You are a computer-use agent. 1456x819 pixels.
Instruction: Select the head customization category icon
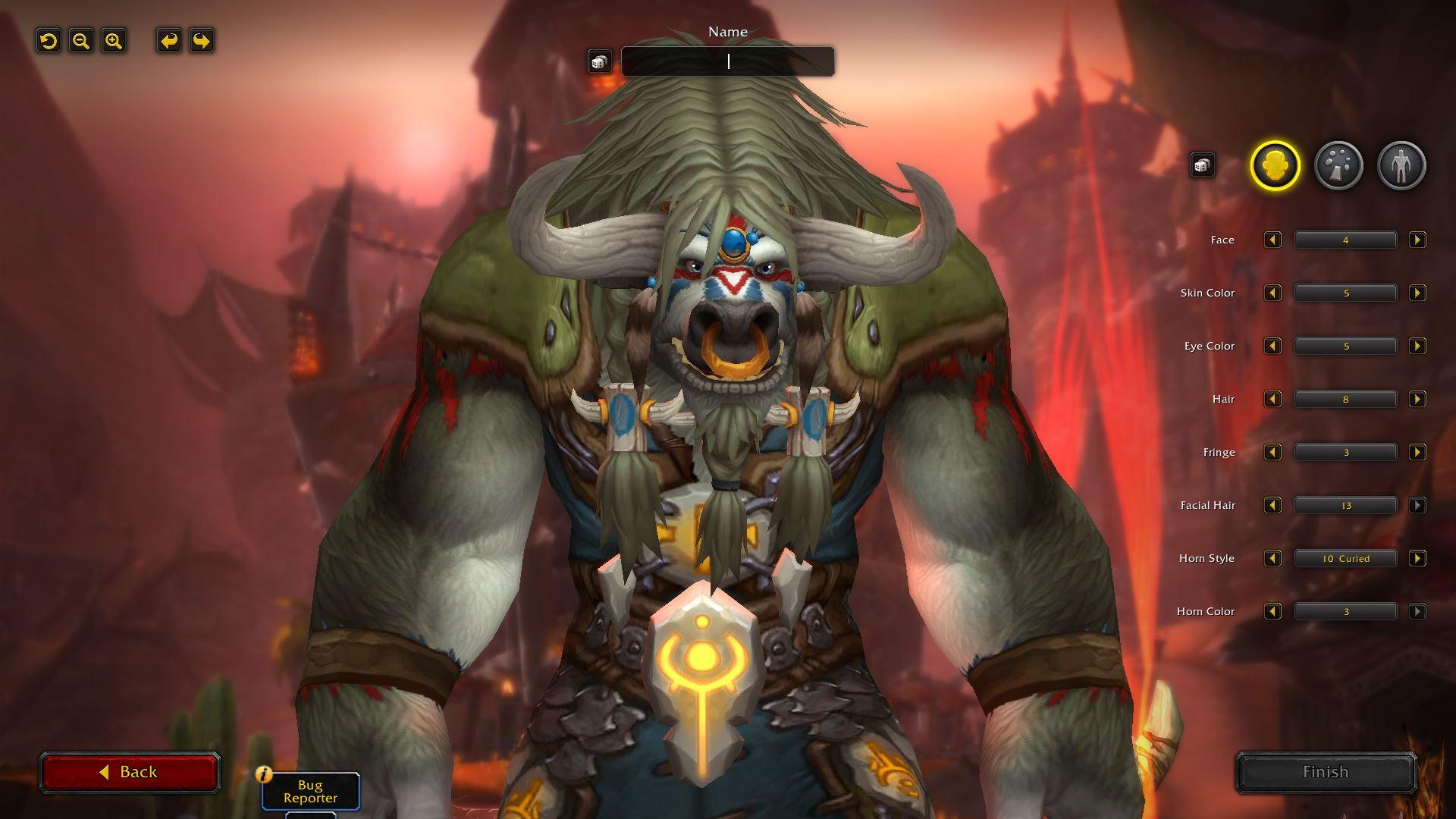click(x=1275, y=165)
